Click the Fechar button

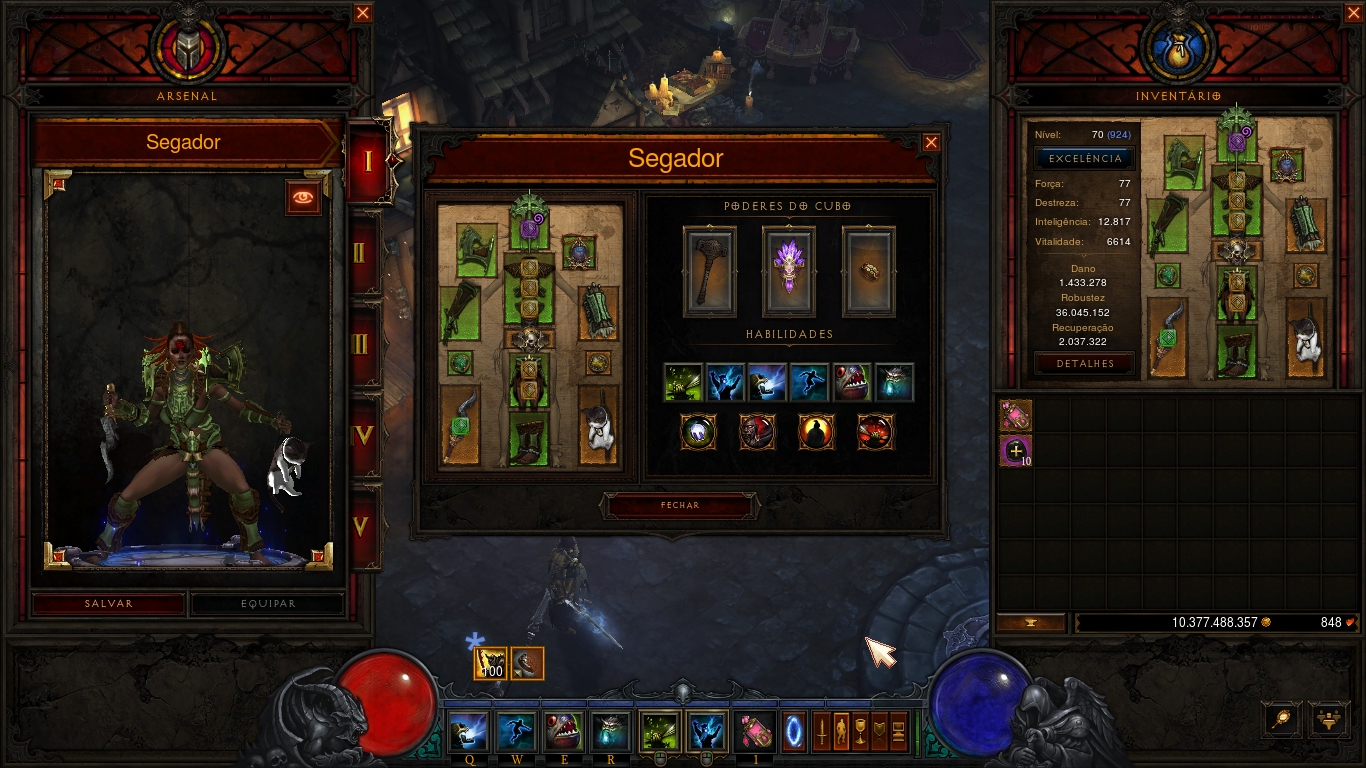point(680,506)
